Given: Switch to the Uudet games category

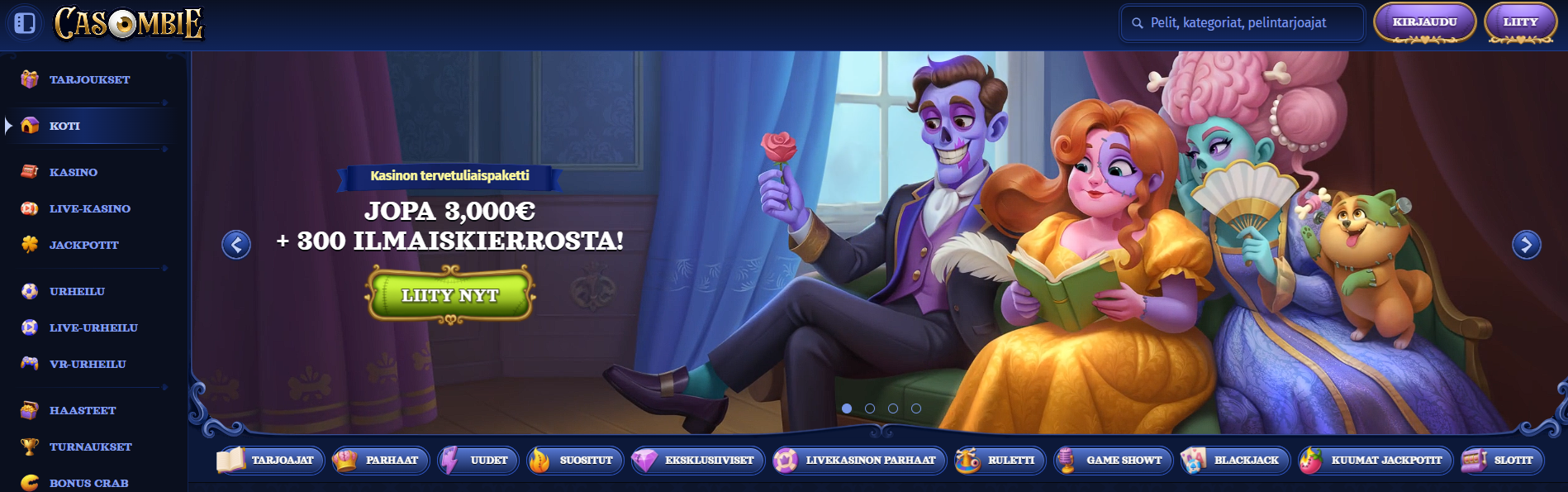Looking at the screenshot, I should point(479,460).
